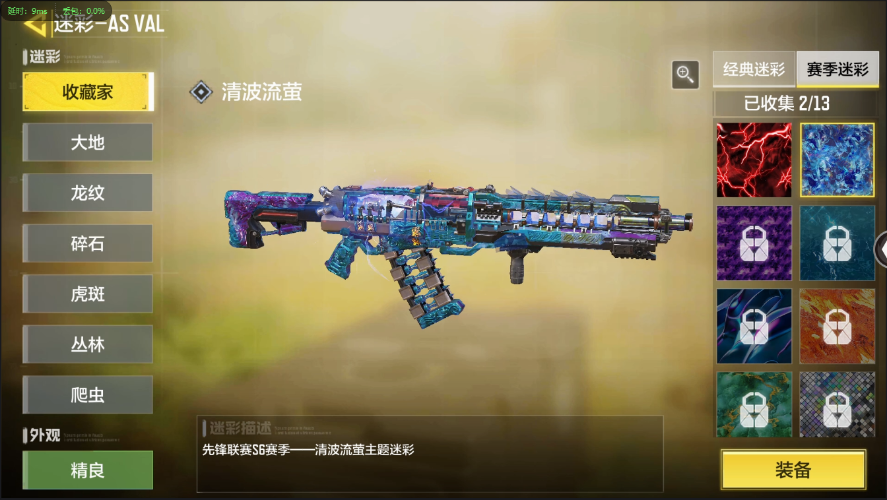Equip the camo with the 装备 button
887x500 pixels.
point(793,470)
